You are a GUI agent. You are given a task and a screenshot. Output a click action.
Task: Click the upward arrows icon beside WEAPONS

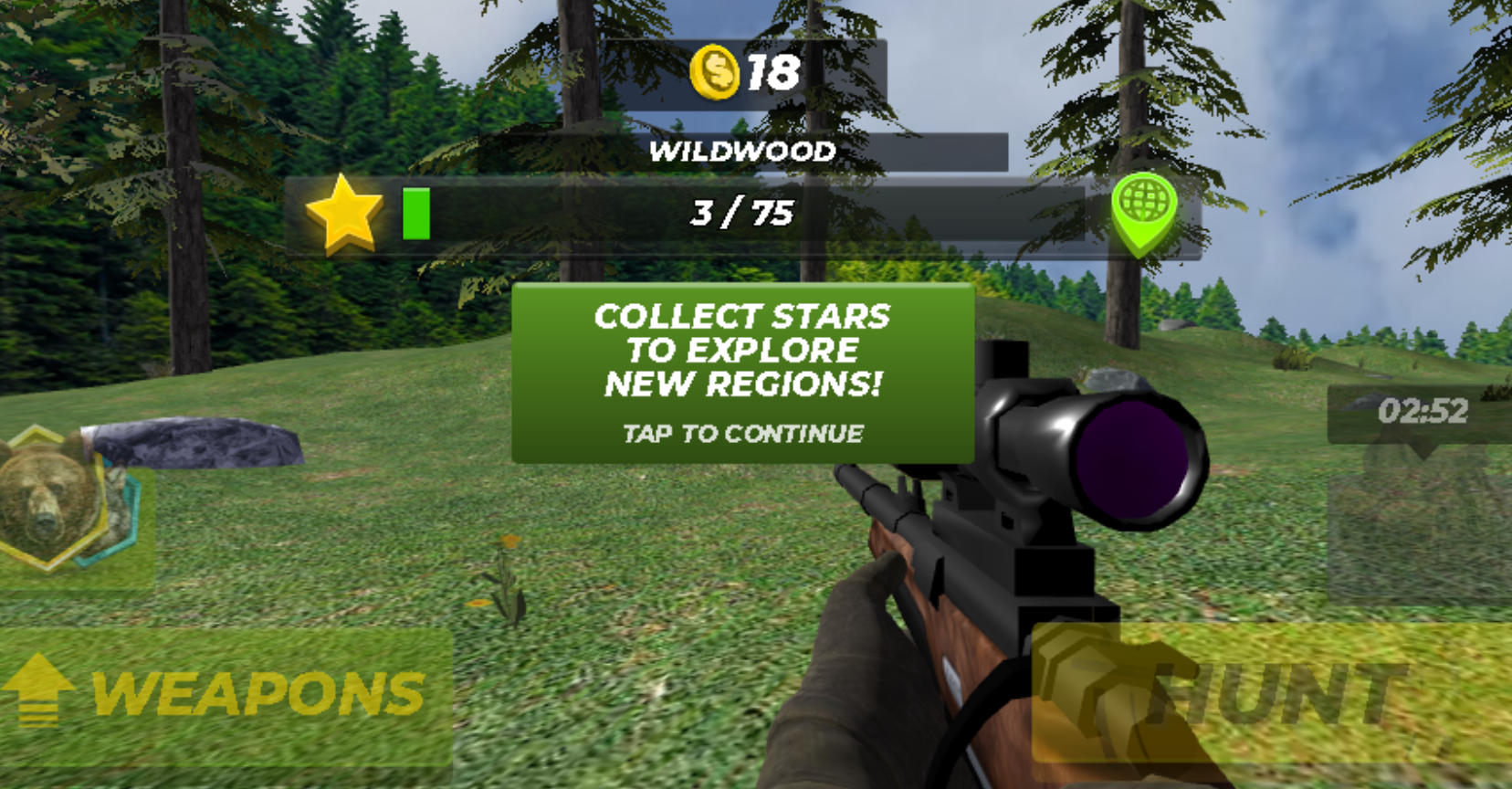pyautogui.click(x=38, y=690)
